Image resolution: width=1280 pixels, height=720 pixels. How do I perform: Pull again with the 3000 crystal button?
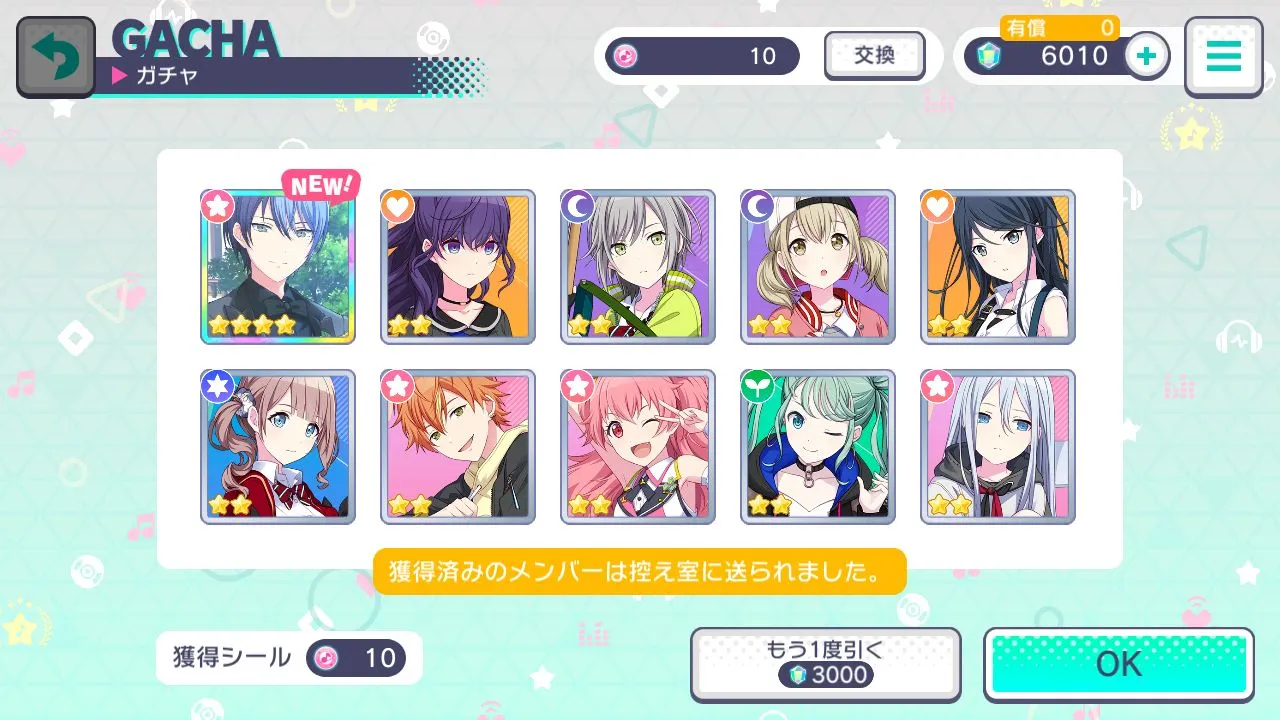pyautogui.click(x=825, y=664)
